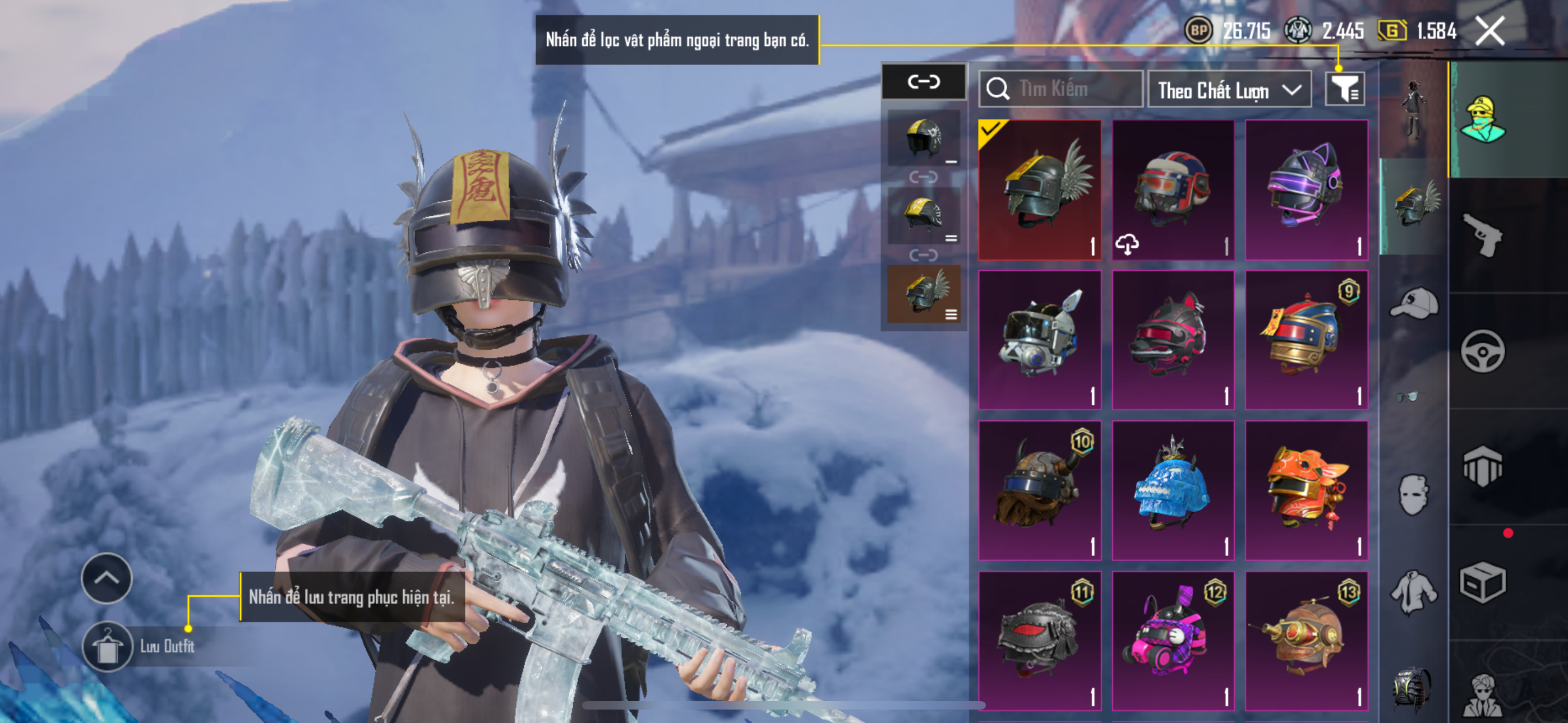Open the Theo Chất Lượng sort dropdown
The width and height of the screenshot is (1568, 723).
[x=1229, y=90]
